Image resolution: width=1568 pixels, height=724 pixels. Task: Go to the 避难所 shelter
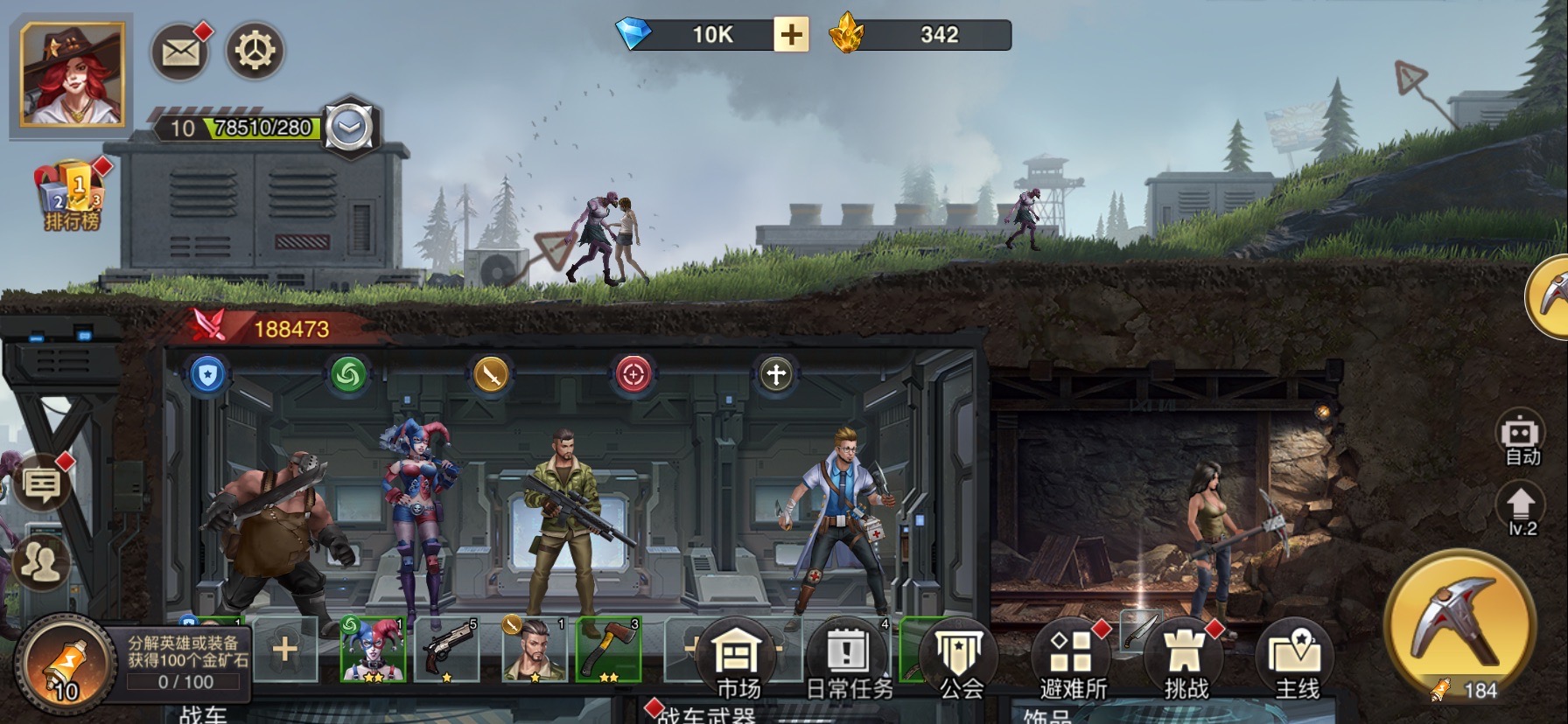click(1073, 661)
